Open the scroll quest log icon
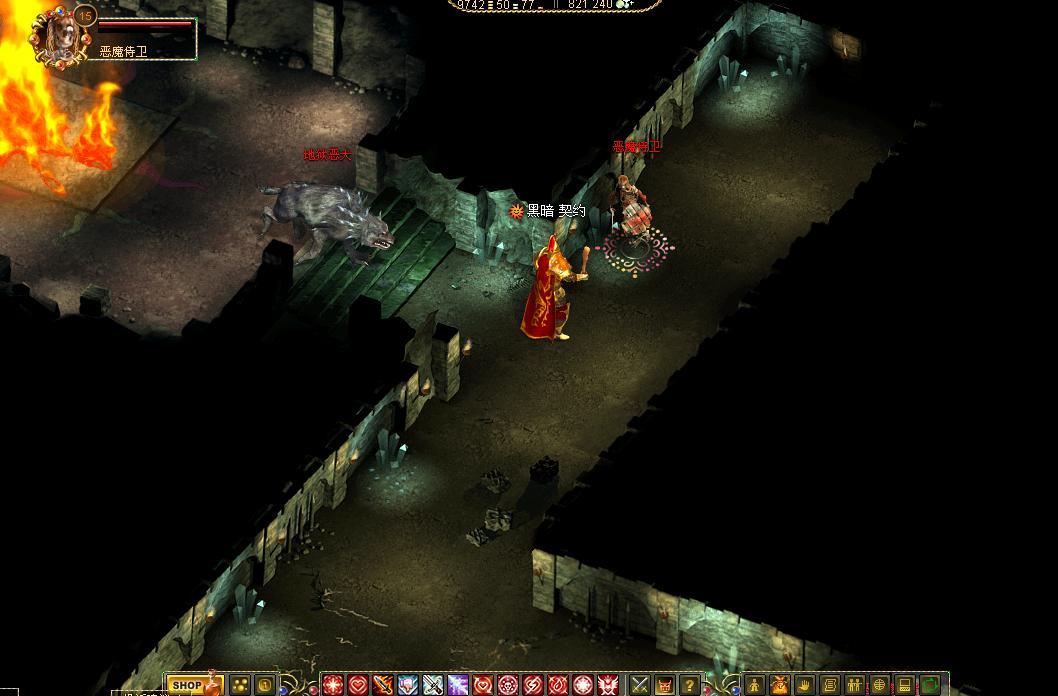Screen dimensions: 1058x696 point(830,685)
